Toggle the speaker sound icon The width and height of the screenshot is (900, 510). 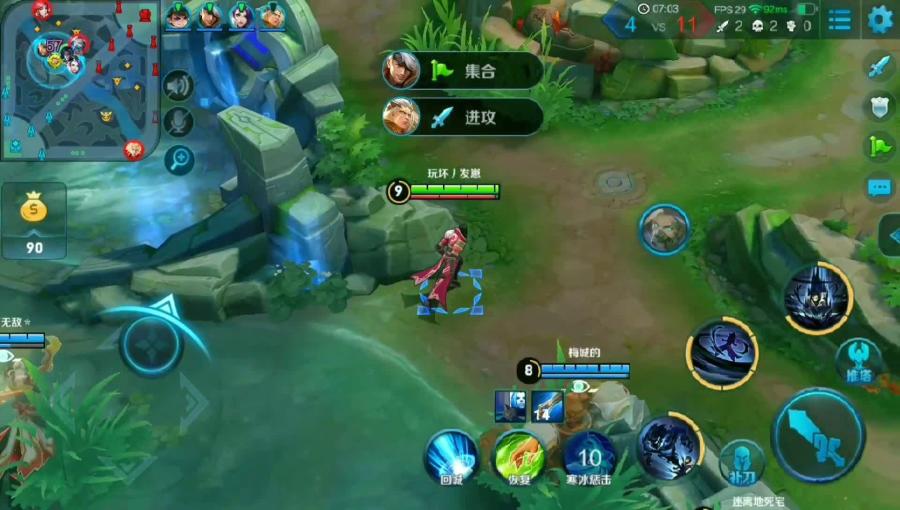pyautogui.click(x=178, y=87)
